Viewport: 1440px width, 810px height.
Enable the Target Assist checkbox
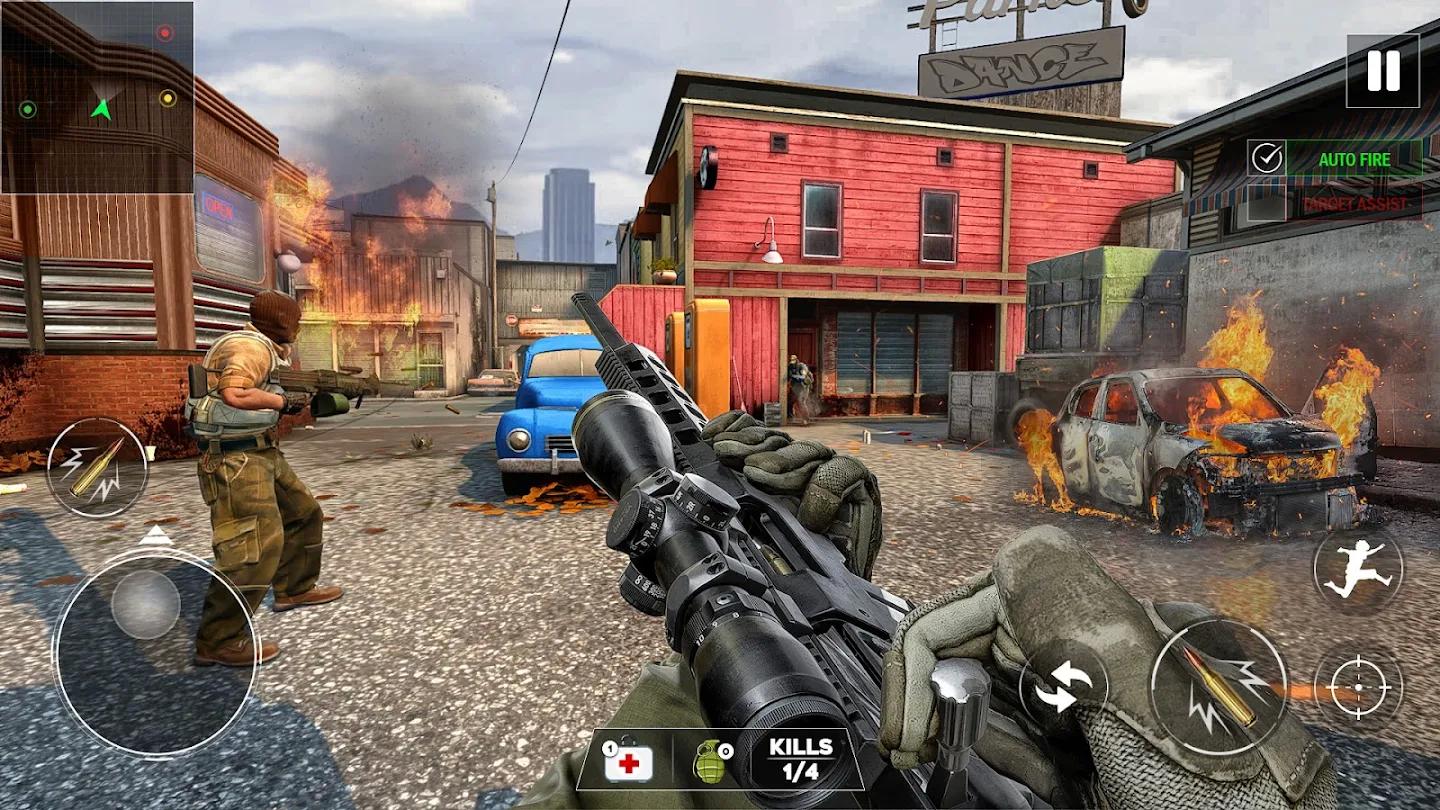(x=1267, y=203)
